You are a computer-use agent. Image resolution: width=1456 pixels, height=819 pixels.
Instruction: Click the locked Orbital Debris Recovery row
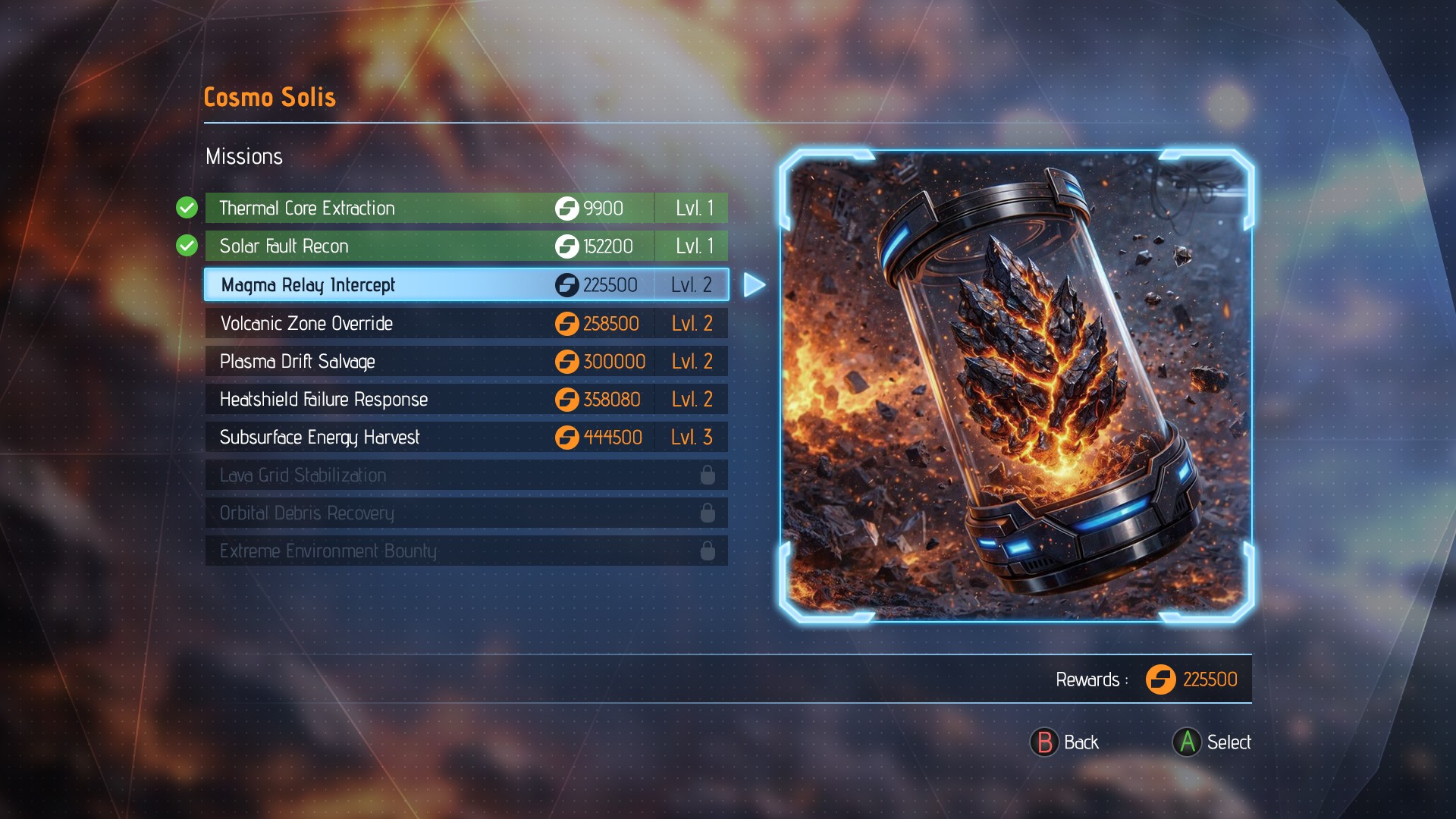(x=466, y=513)
